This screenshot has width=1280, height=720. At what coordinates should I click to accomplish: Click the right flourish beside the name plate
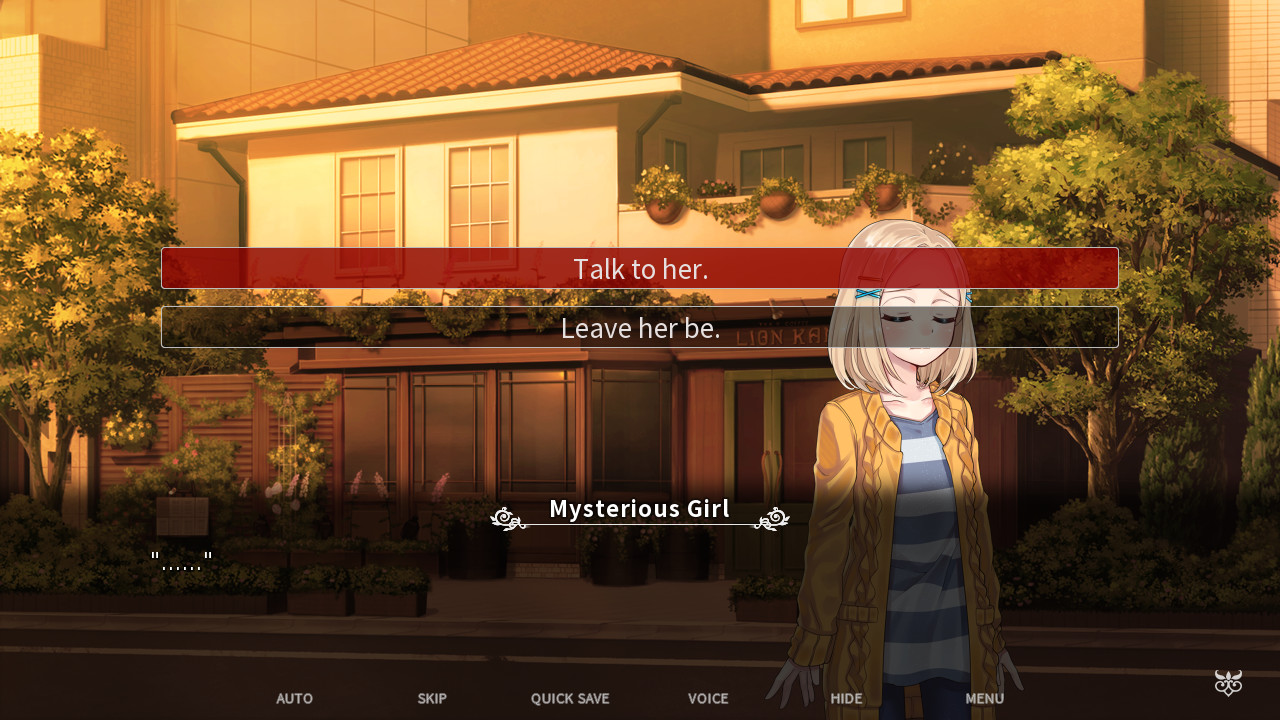771,518
